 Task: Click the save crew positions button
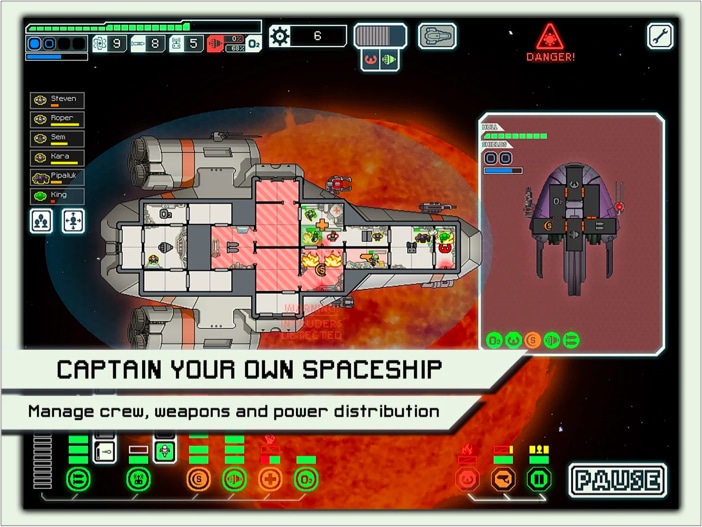pos(41,222)
